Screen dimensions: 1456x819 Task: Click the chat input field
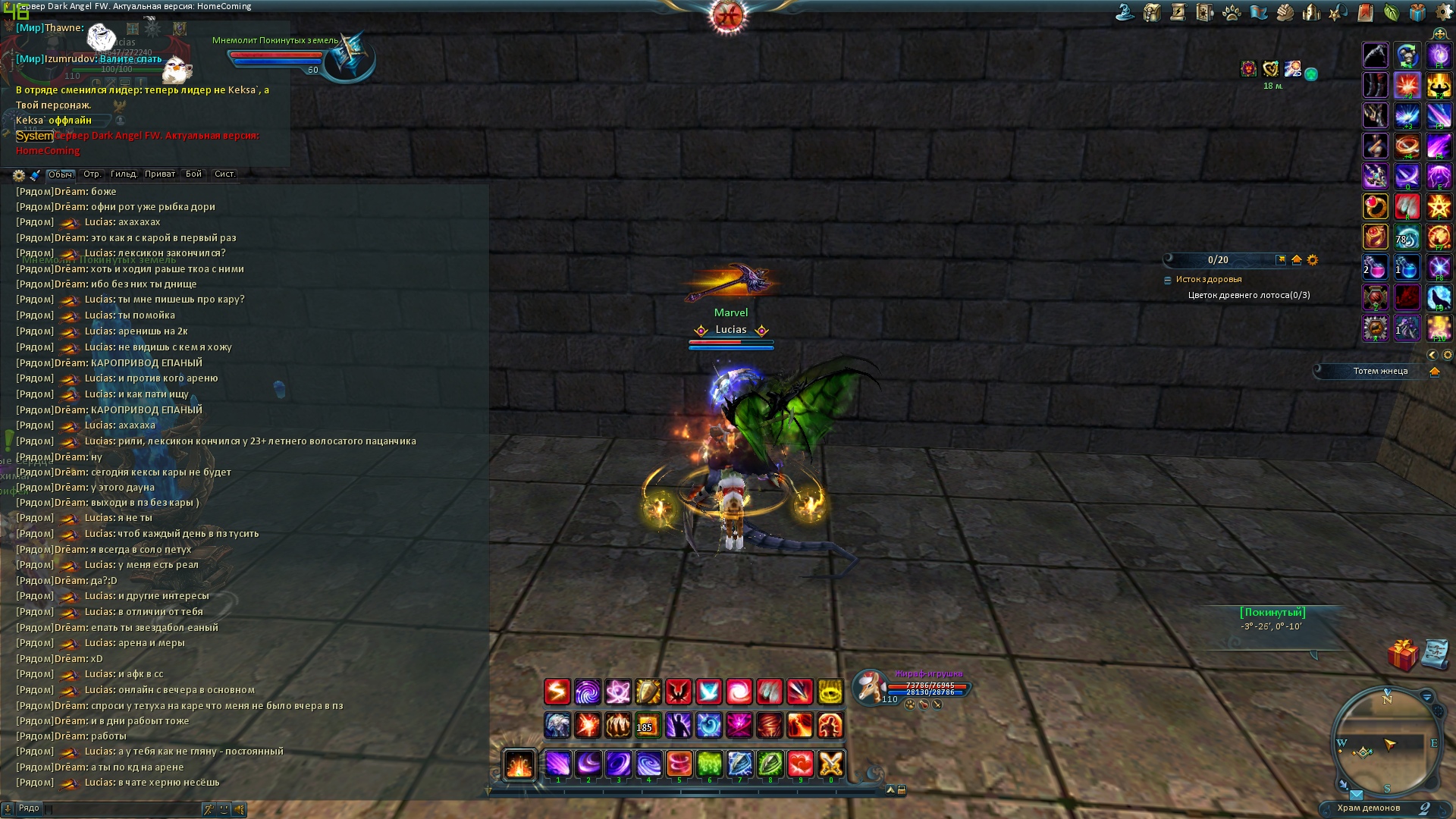[x=121, y=809]
